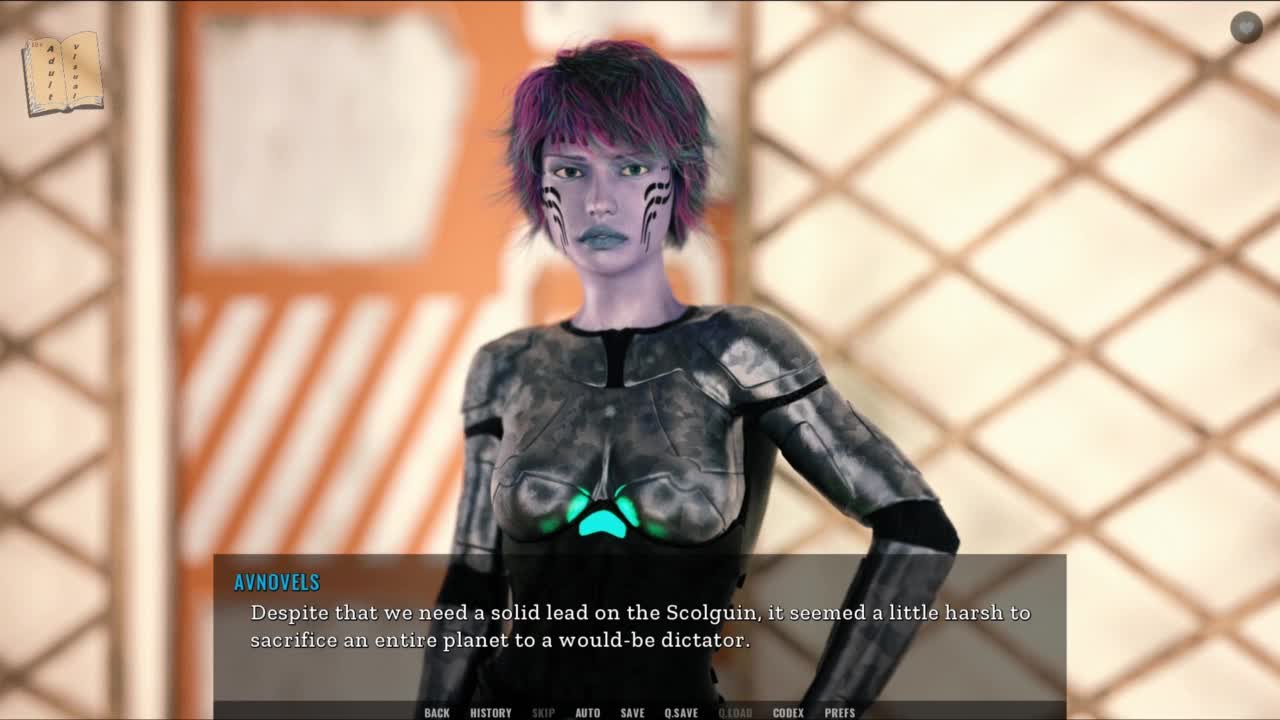Open the Codex

click(788, 712)
